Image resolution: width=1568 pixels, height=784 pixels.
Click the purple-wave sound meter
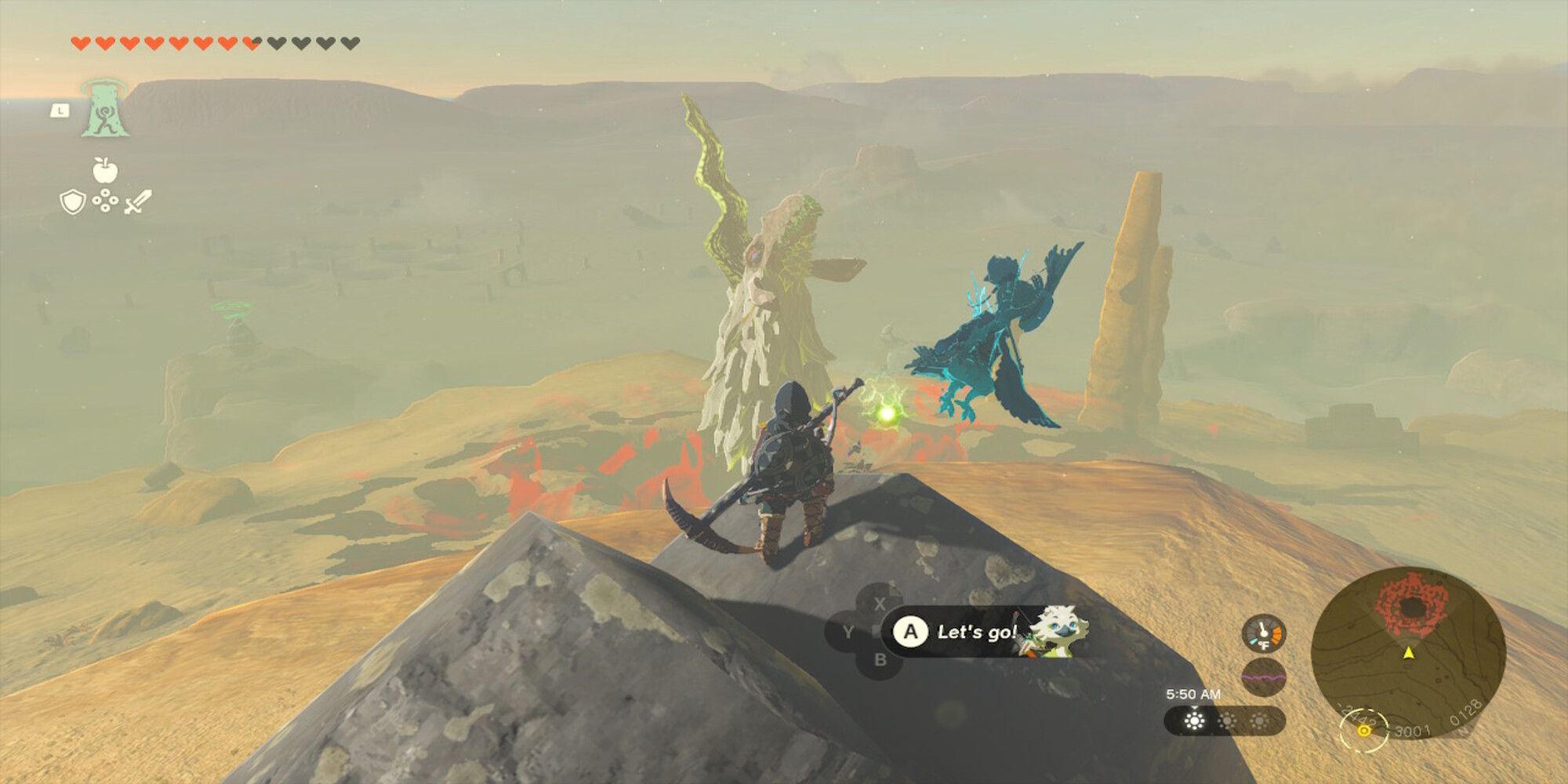click(x=1264, y=676)
